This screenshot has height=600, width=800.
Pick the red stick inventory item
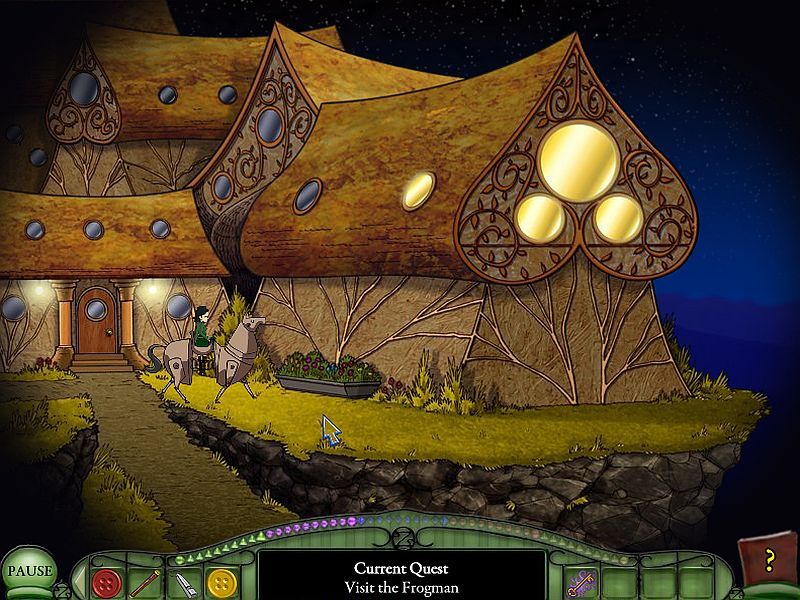point(145,581)
